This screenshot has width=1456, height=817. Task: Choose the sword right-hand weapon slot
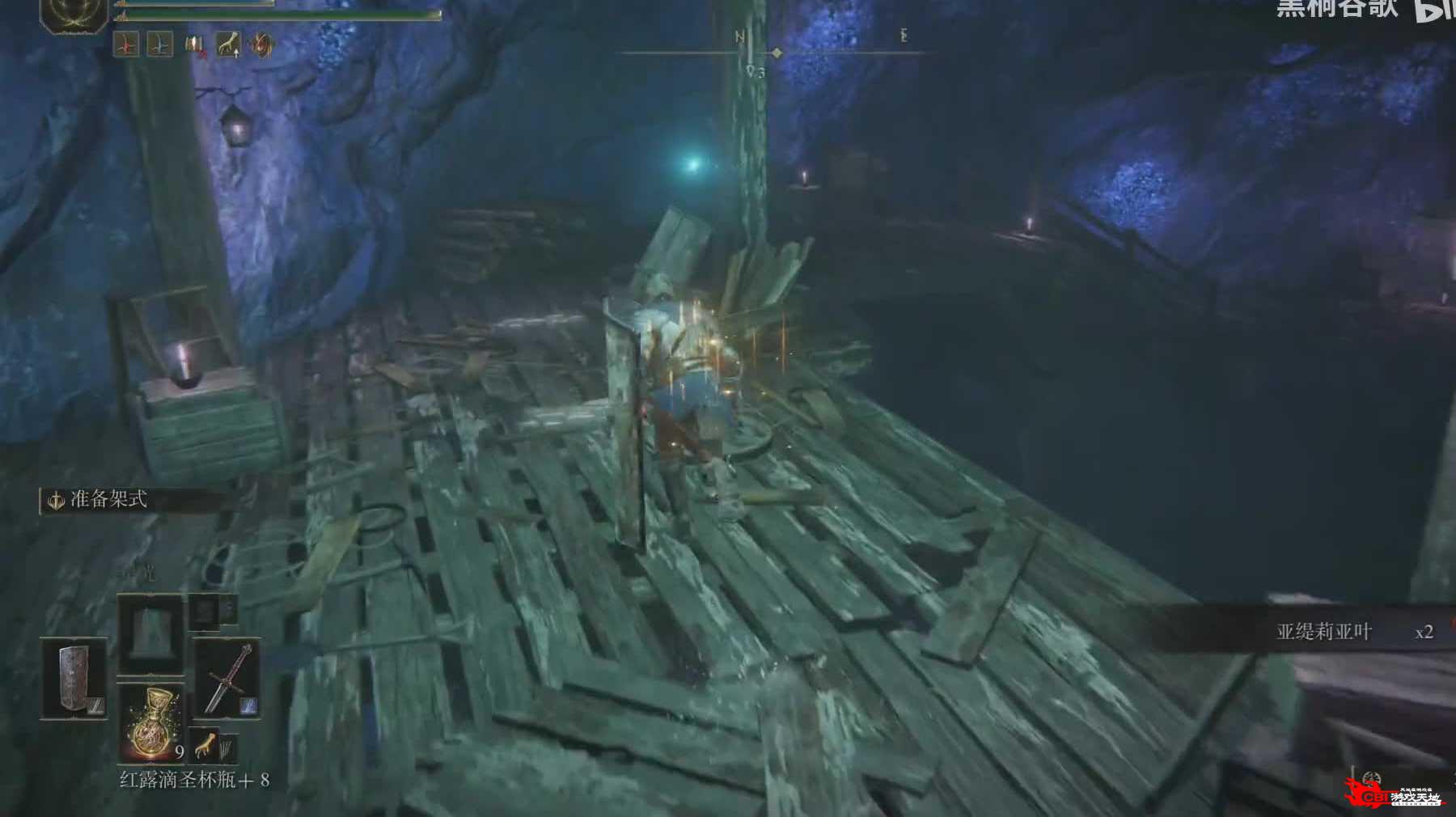coord(227,678)
